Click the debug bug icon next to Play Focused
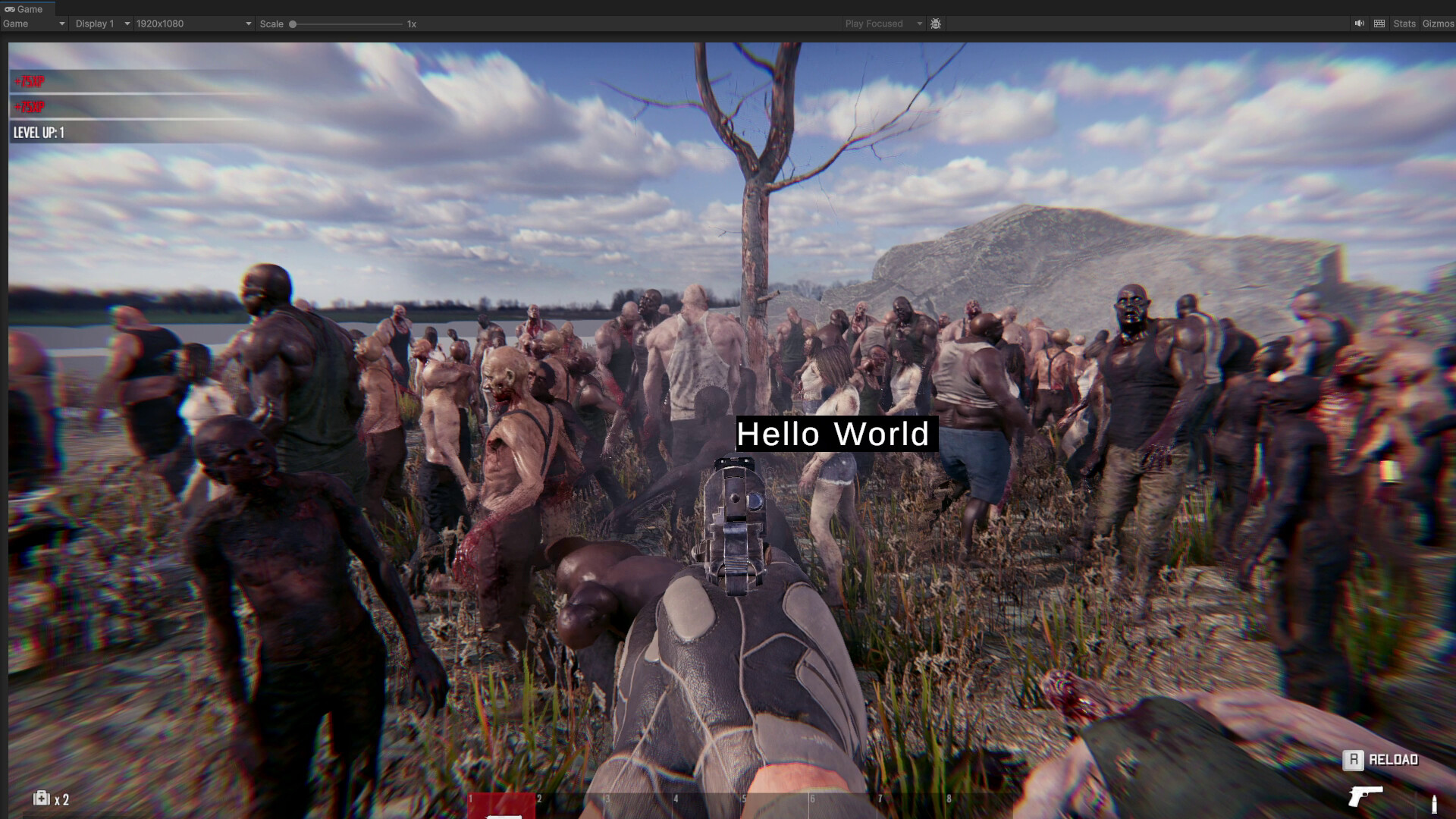The image size is (1456, 819). 936,24
